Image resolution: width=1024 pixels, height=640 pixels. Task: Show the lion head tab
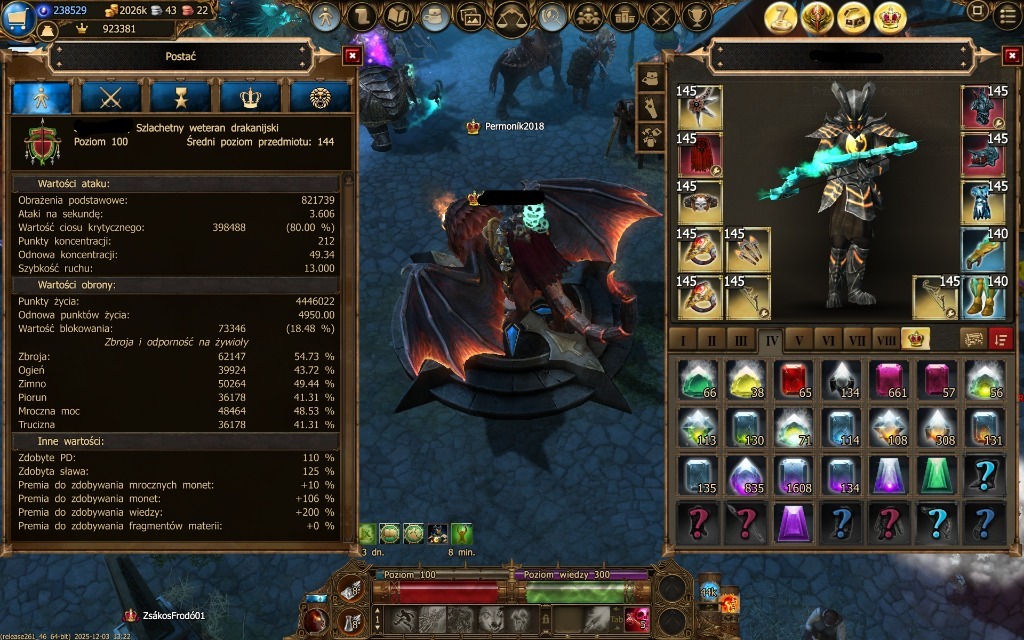click(319, 97)
